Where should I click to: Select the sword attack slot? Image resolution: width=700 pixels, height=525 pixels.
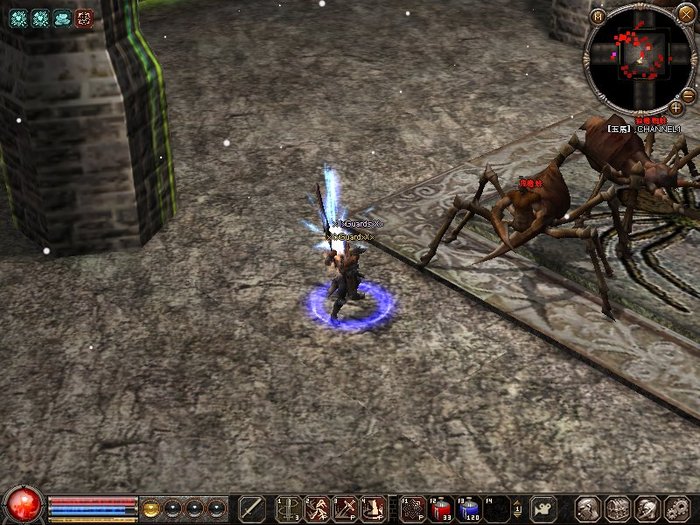(x=252, y=508)
